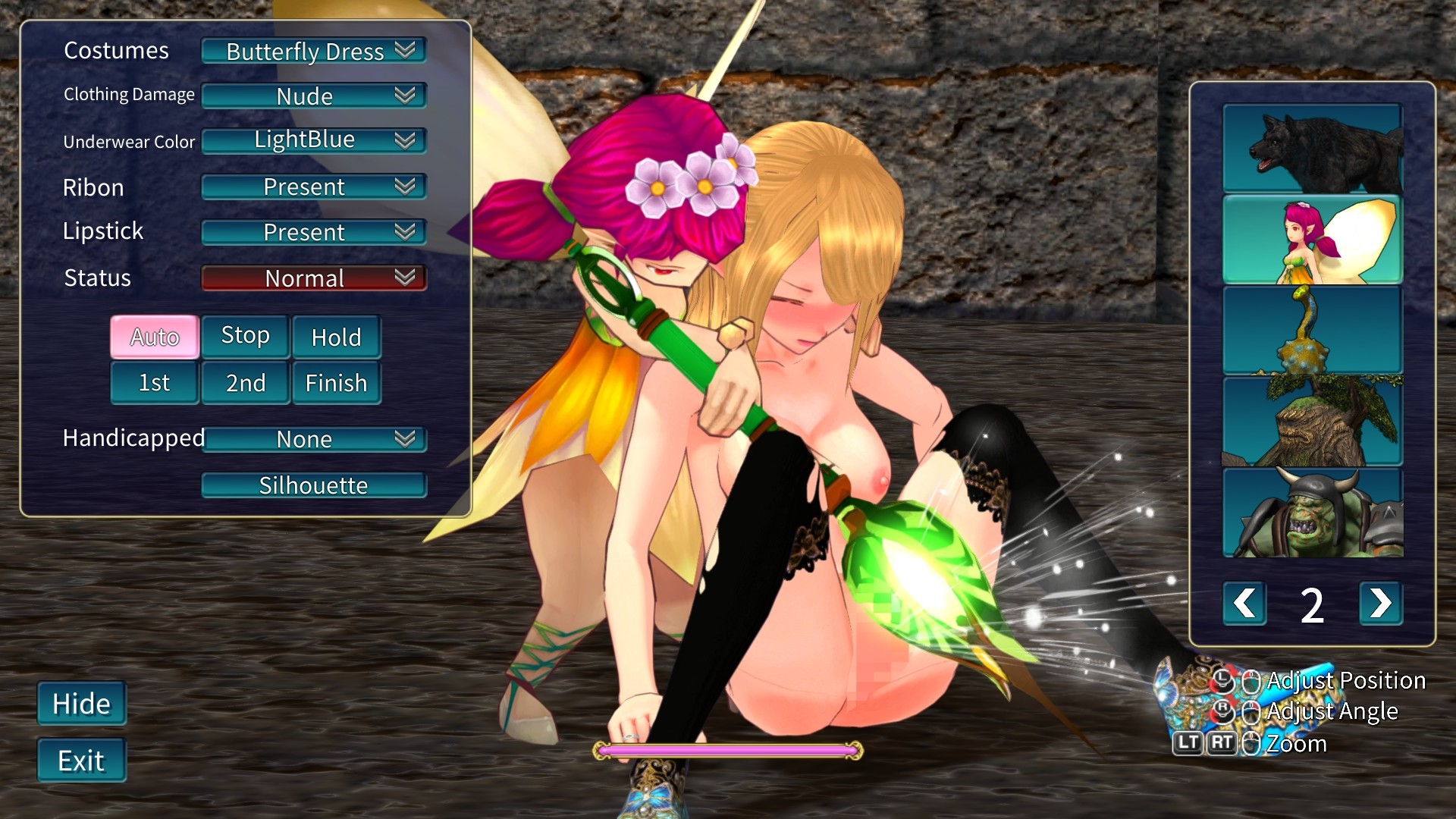The width and height of the screenshot is (1456, 819).
Task: Go to the next thumbnail page
Action: 1380,604
